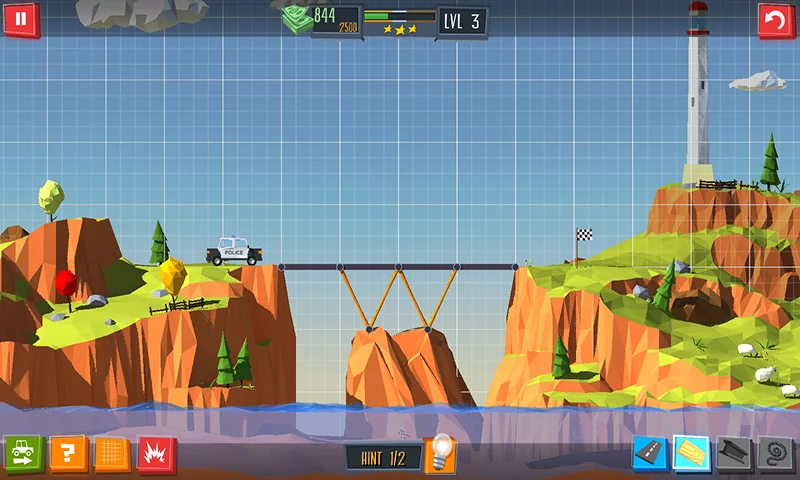Use a hint with the lightbulb button
The height and width of the screenshot is (480, 800).
[440, 455]
